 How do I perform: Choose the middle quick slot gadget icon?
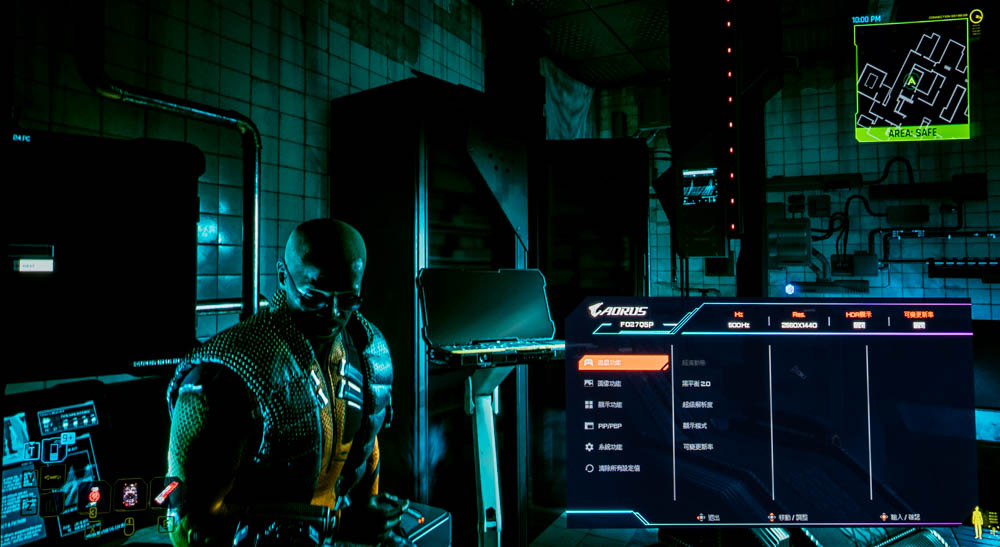click(x=130, y=494)
